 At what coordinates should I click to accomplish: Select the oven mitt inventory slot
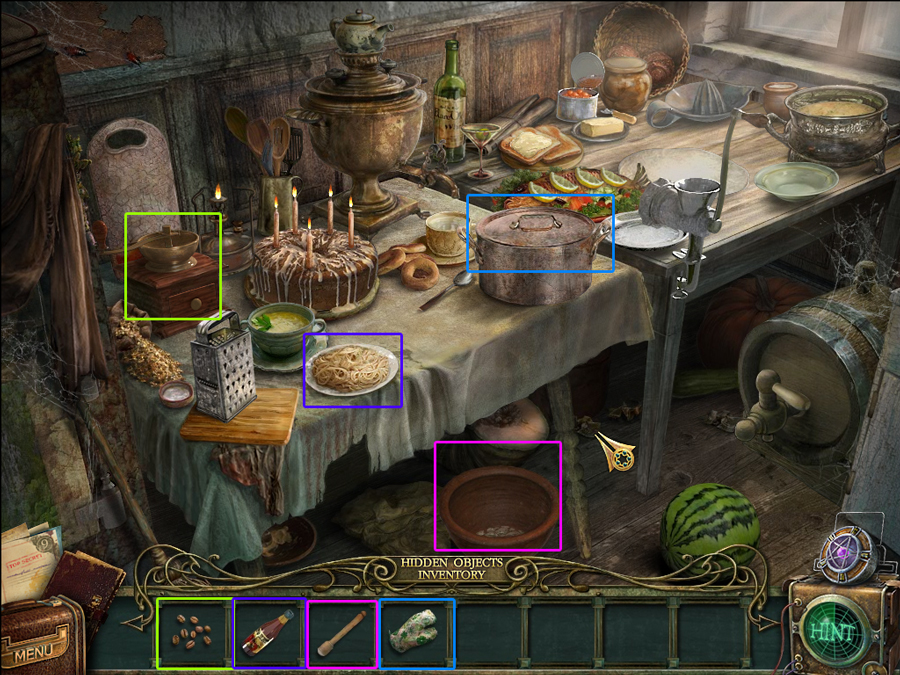(417, 633)
